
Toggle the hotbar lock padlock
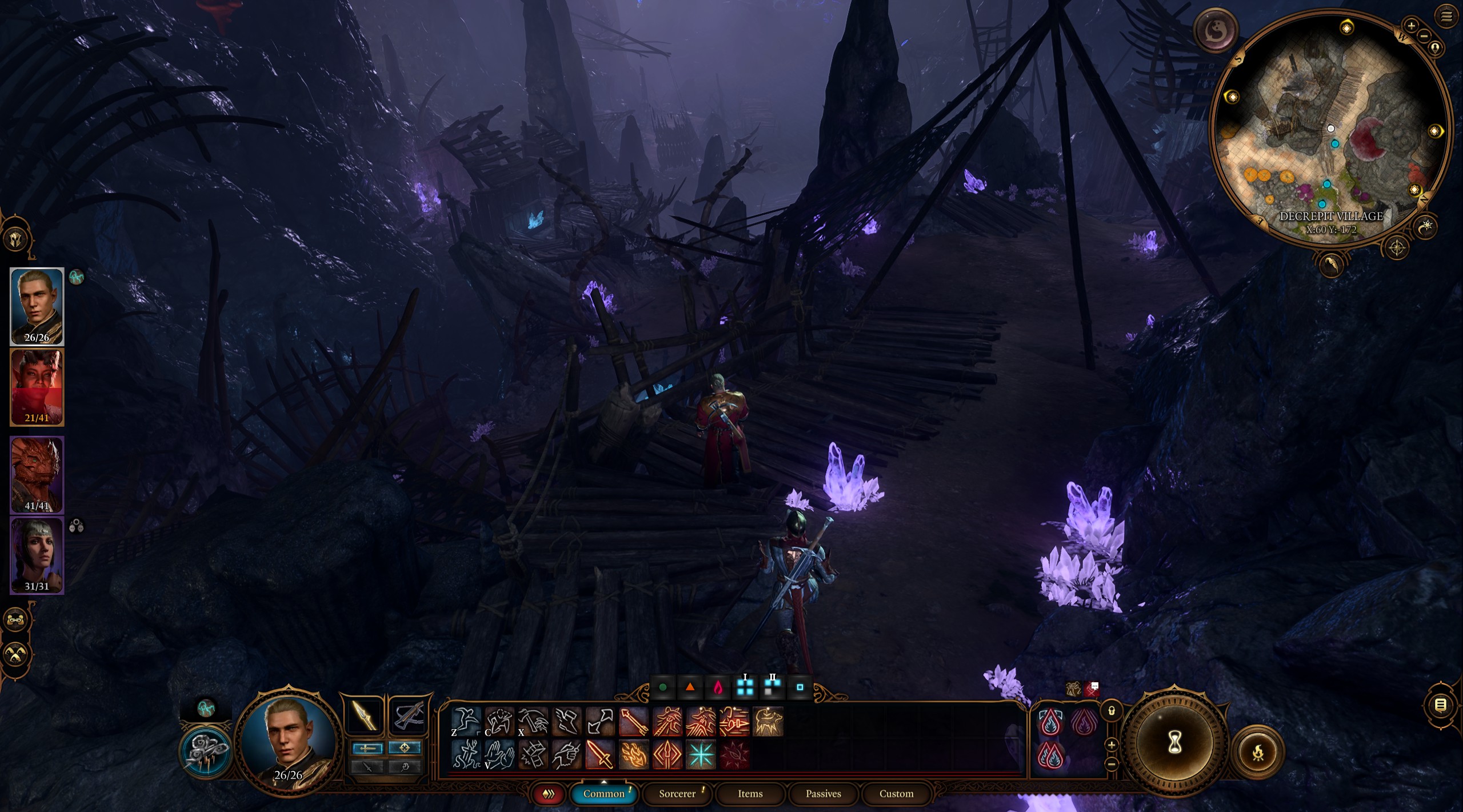1112,711
